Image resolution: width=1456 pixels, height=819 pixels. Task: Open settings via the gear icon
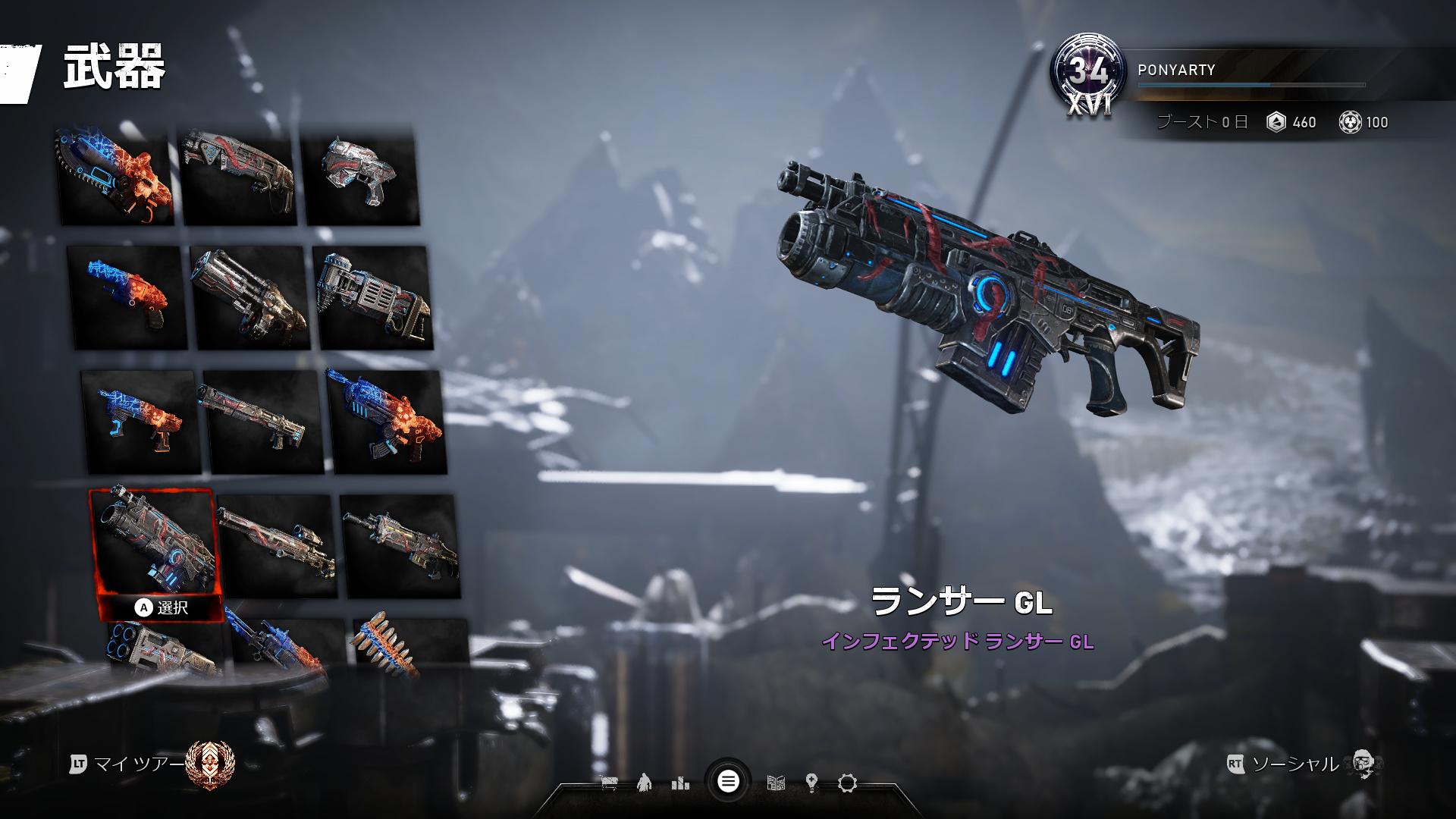[x=849, y=783]
